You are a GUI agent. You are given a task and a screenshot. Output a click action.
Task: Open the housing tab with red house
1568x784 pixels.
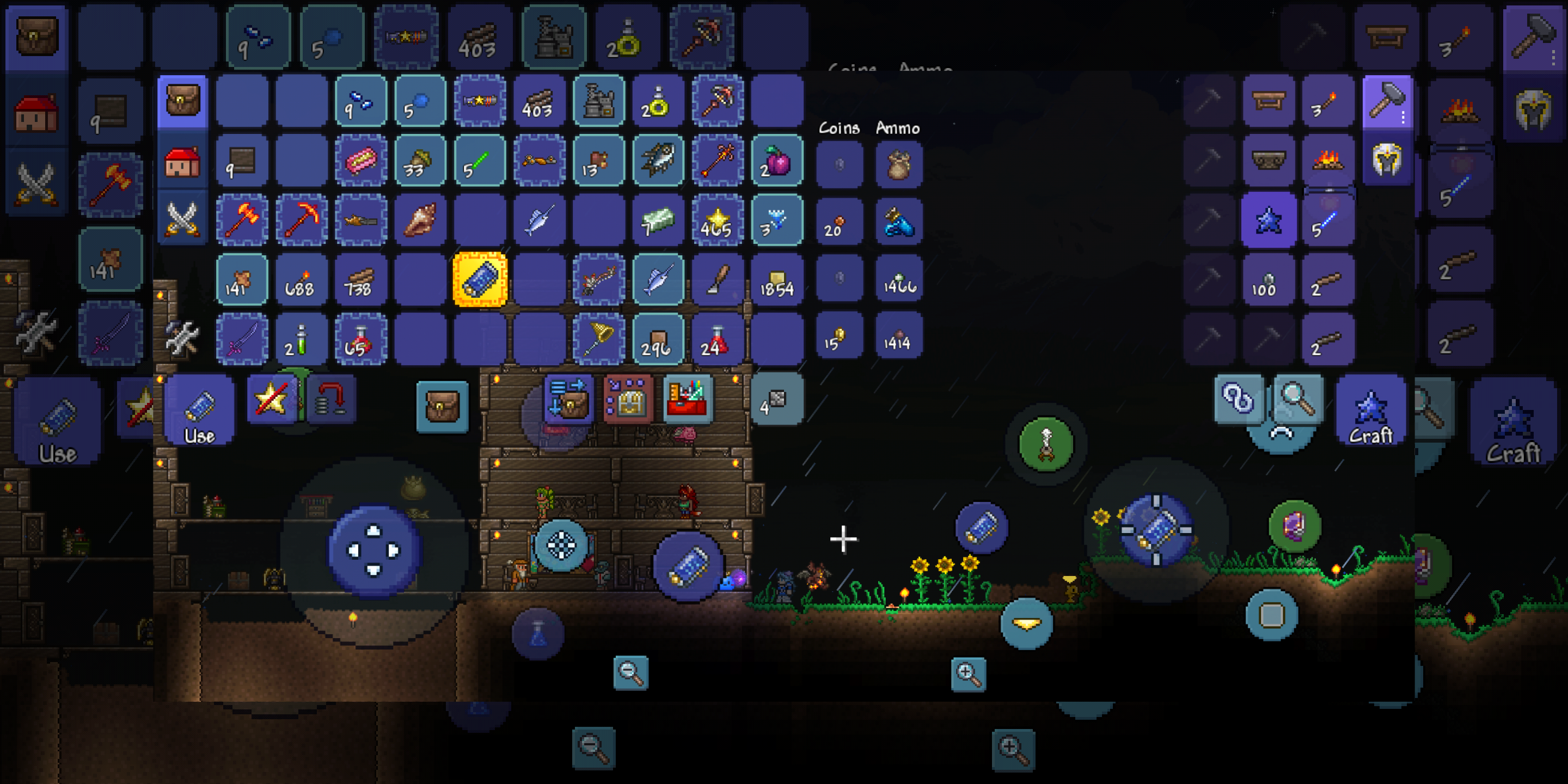[182, 161]
